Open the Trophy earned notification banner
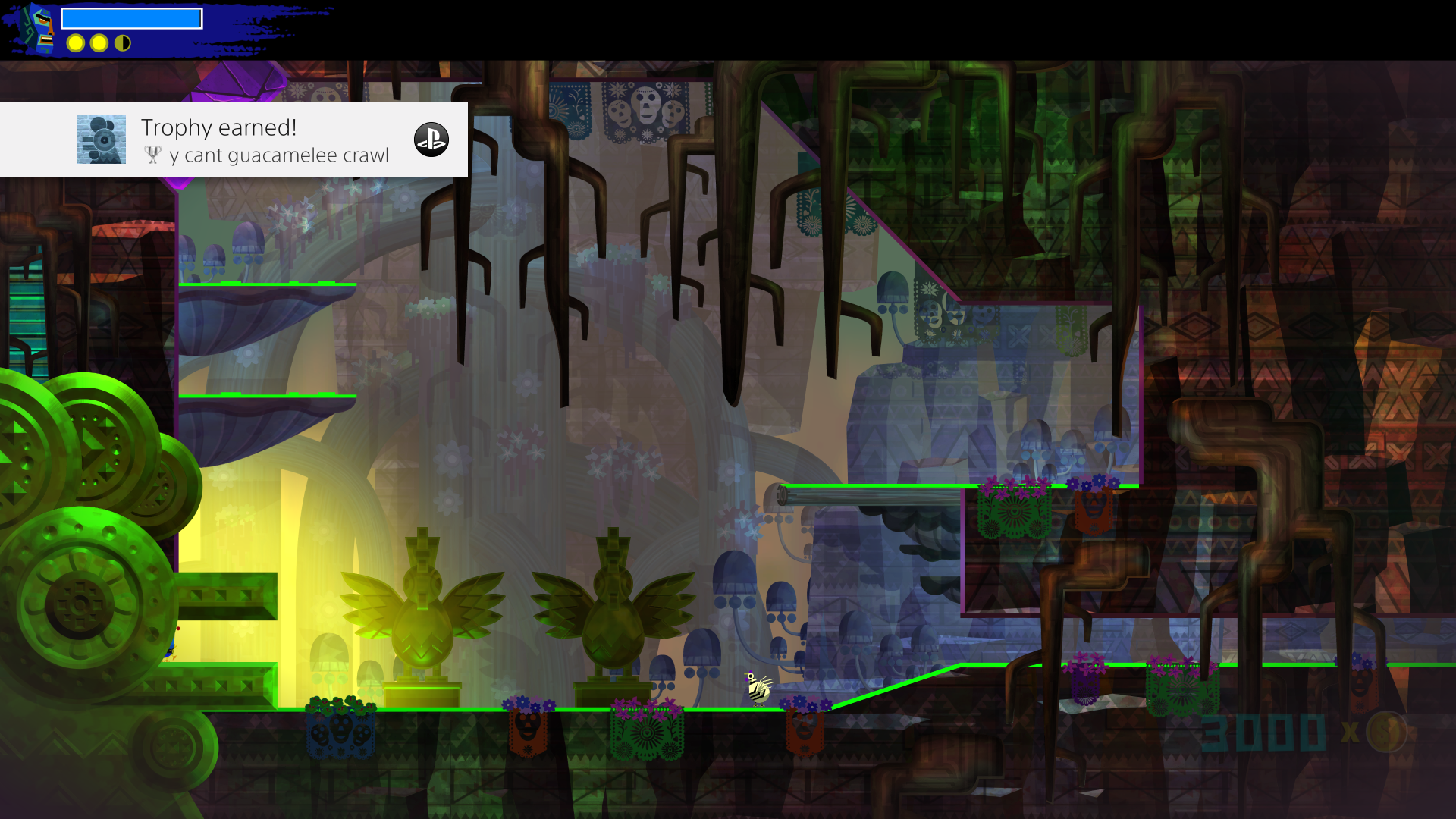The image size is (1456, 819). 235,139
